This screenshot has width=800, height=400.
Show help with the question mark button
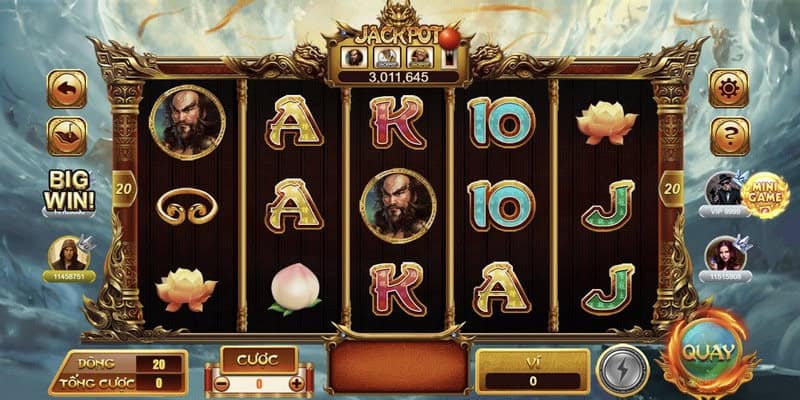(729, 136)
